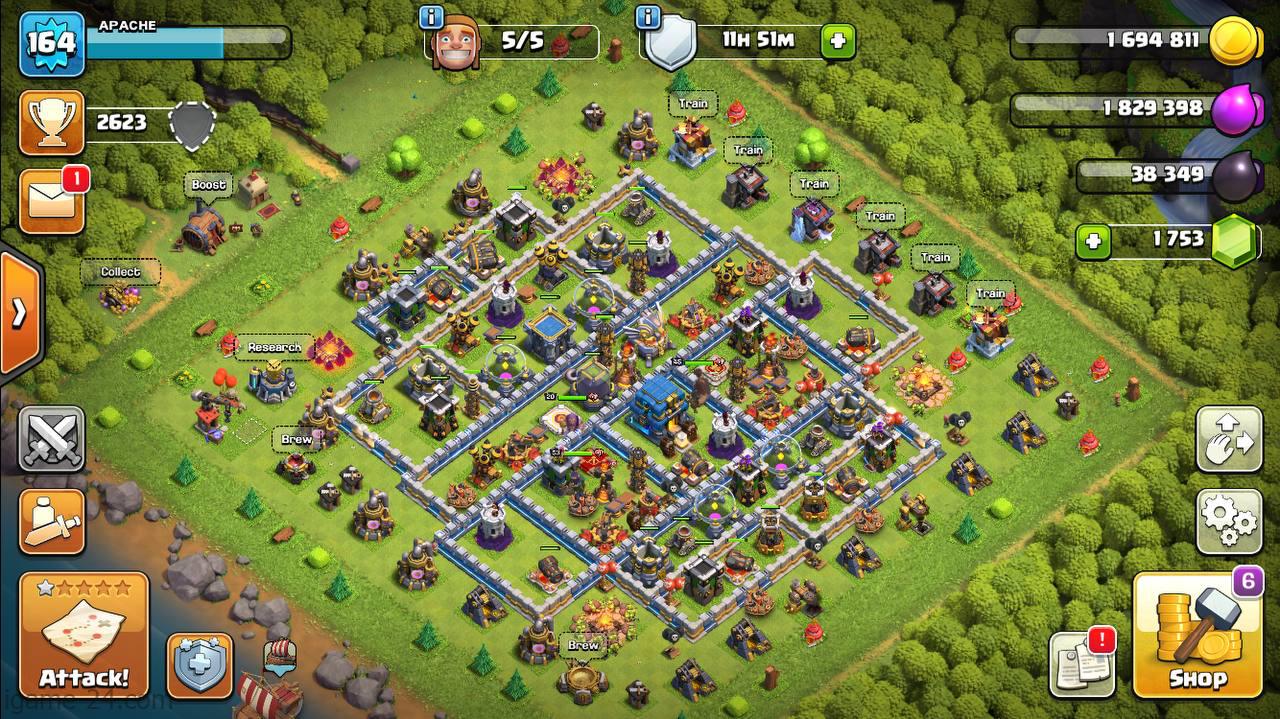1280x719 pixels.
Task: Collect loot from the Collect bubble
Action: pyautogui.click(x=120, y=272)
